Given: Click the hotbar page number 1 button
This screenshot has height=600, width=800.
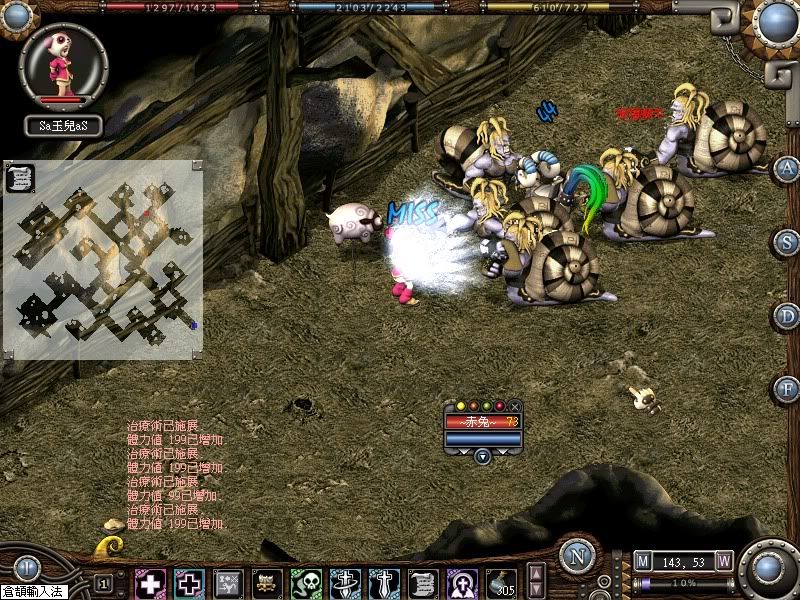Looking at the screenshot, I should tap(103, 583).
